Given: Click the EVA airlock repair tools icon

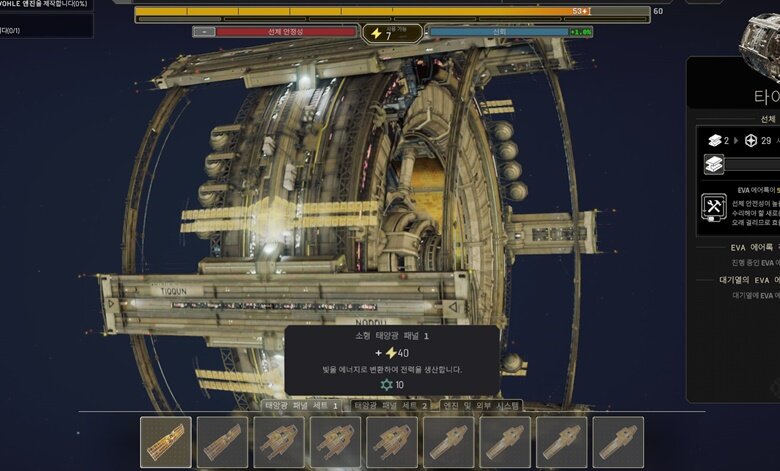Looking at the screenshot, I should (714, 207).
